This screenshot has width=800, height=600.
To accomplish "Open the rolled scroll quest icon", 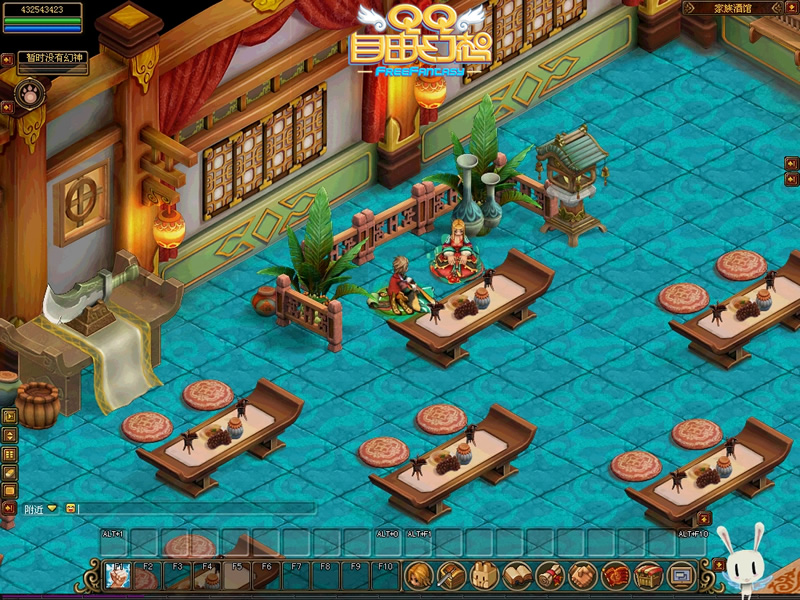I will (x=549, y=575).
